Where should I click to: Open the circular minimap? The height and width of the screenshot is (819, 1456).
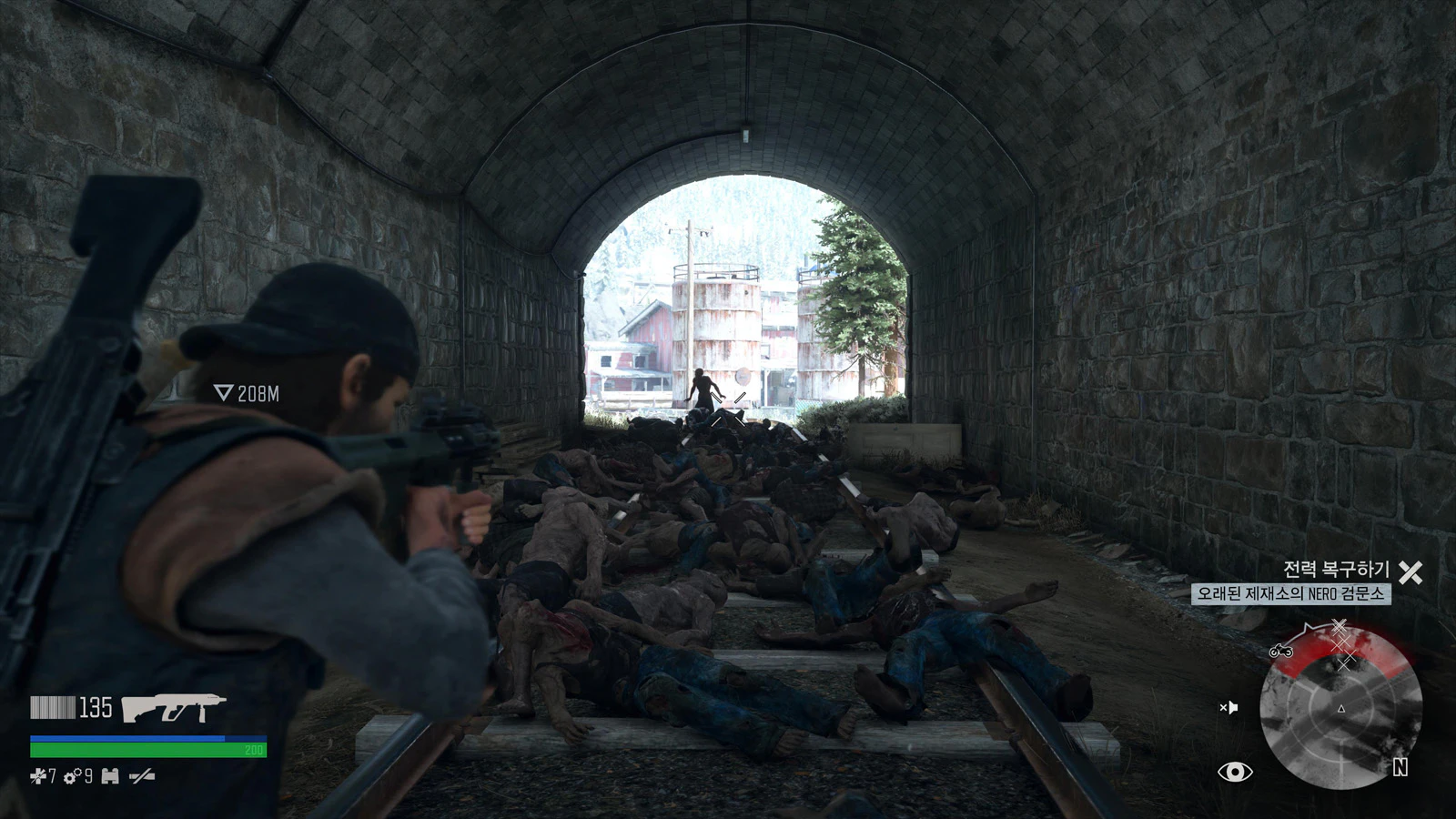click(x=1340, y=708)
